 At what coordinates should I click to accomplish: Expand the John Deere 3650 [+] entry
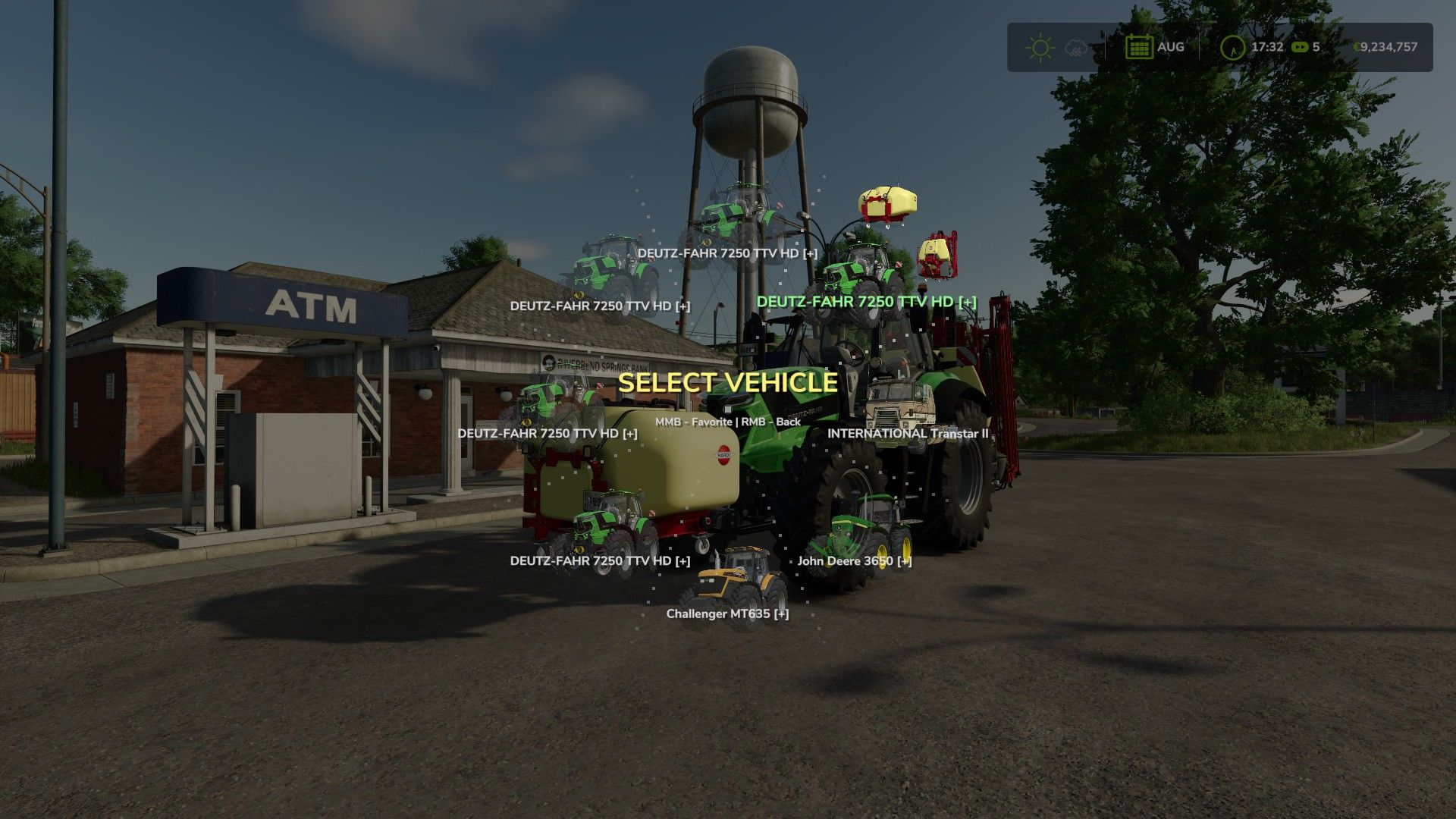tap(855, 562)
